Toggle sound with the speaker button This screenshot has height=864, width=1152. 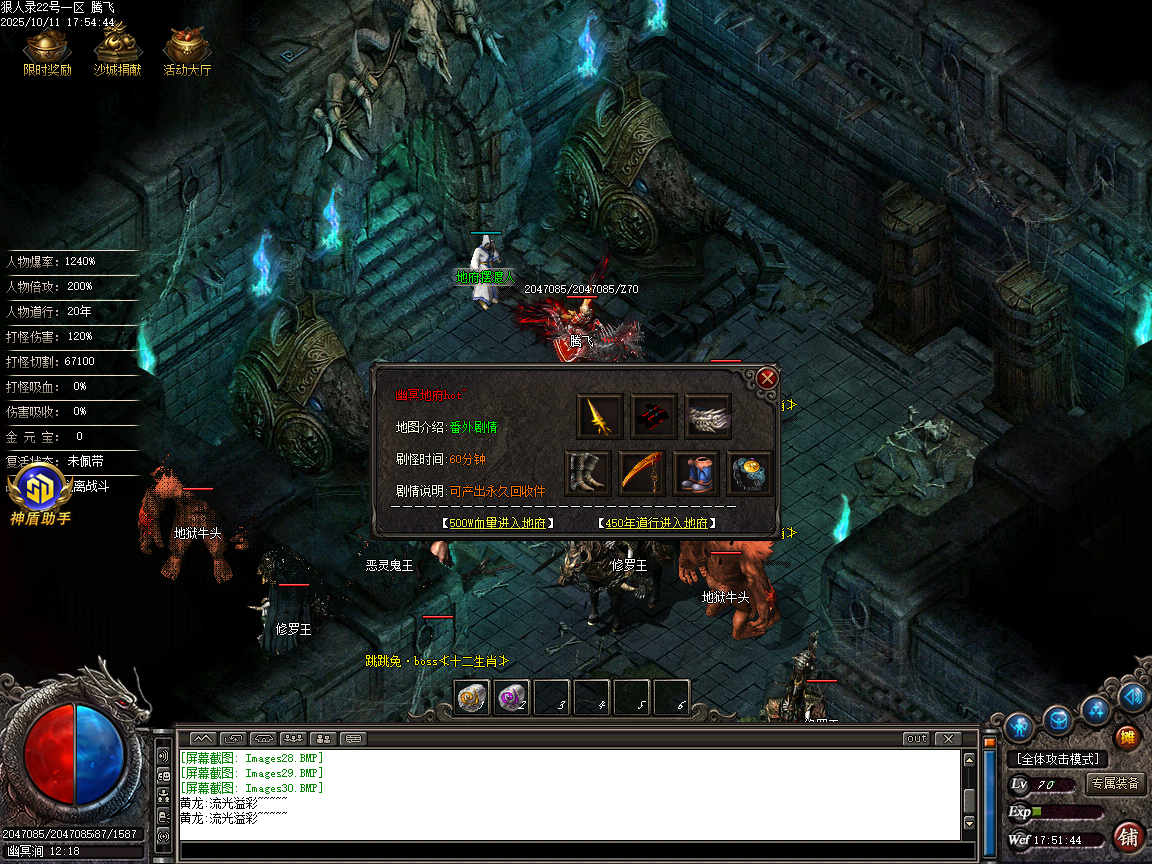click(1131, 696)
